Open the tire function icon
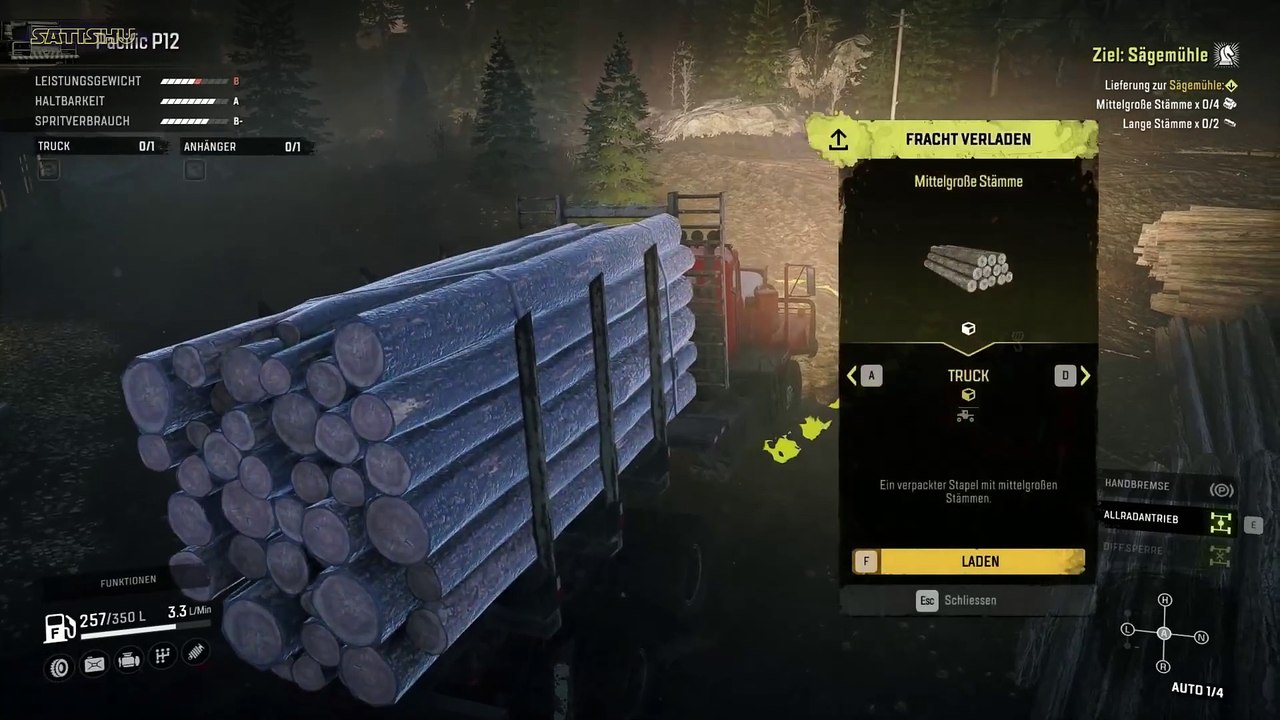1280x720 pixels. click(60, 666)
